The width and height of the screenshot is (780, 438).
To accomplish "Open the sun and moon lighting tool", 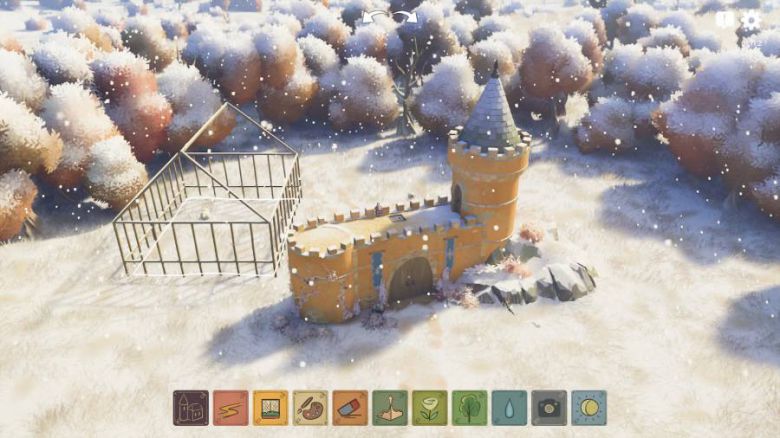I will [589, 407].
